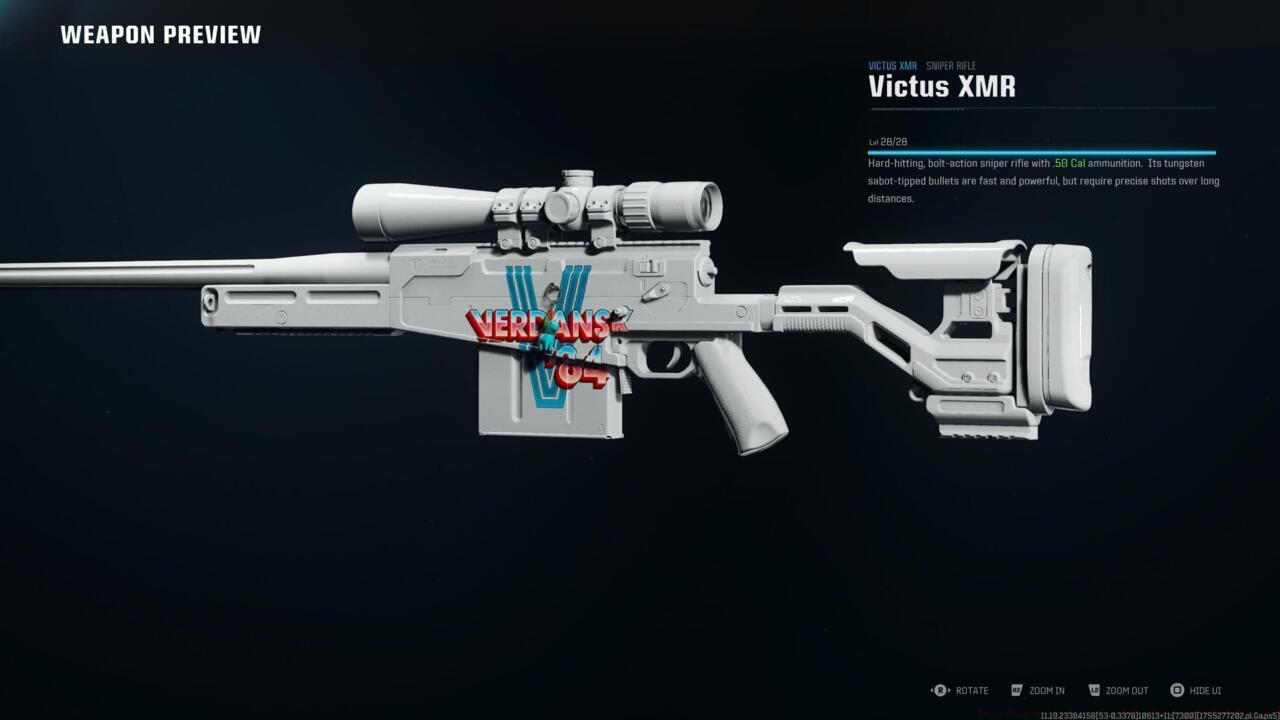Click the Victus XMR weapon title
This screenshot has height=720, width=1280.
[941, 87]
